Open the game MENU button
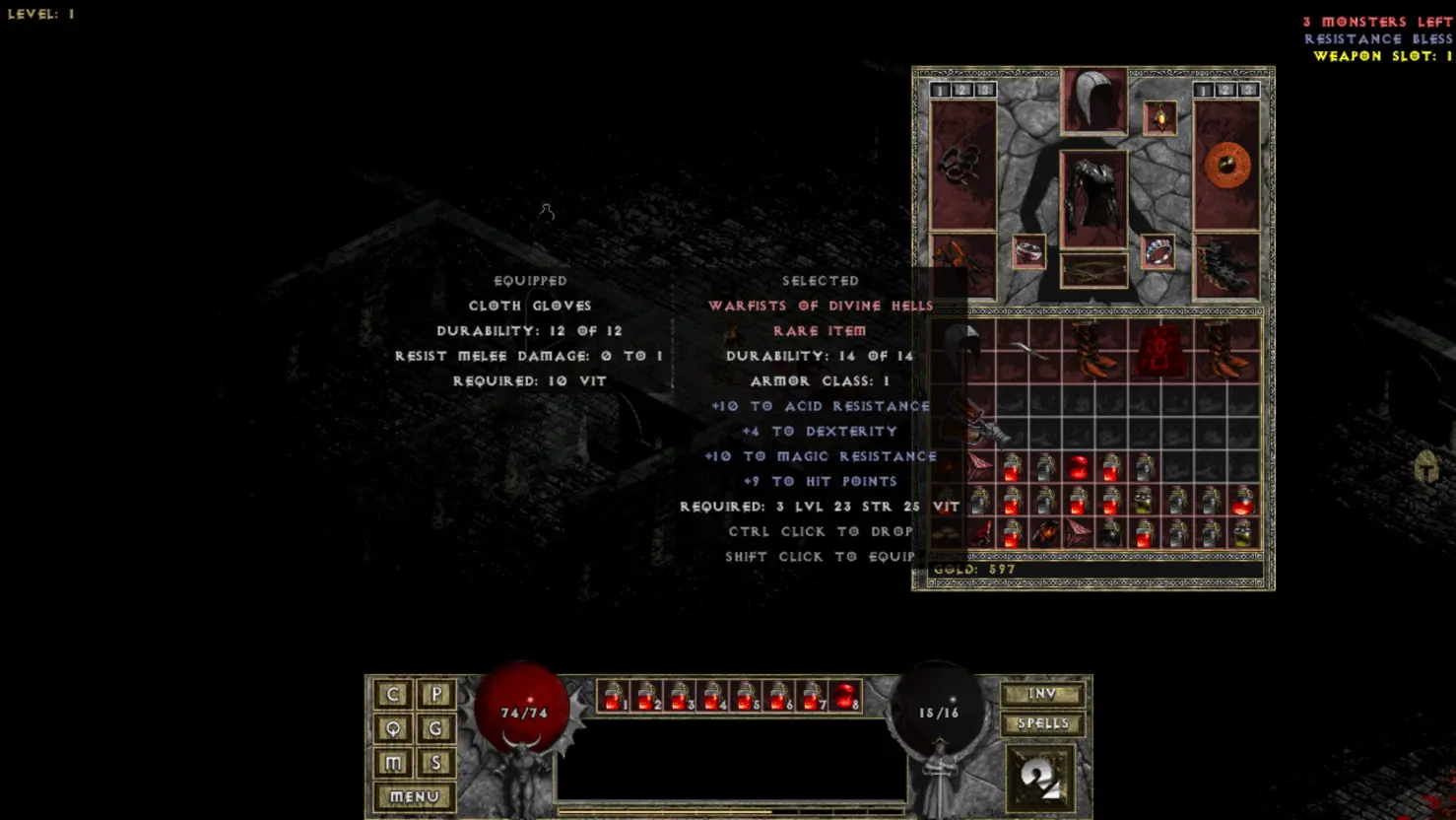This screenshot has width=1456, height=820. (x=414, y=796)
